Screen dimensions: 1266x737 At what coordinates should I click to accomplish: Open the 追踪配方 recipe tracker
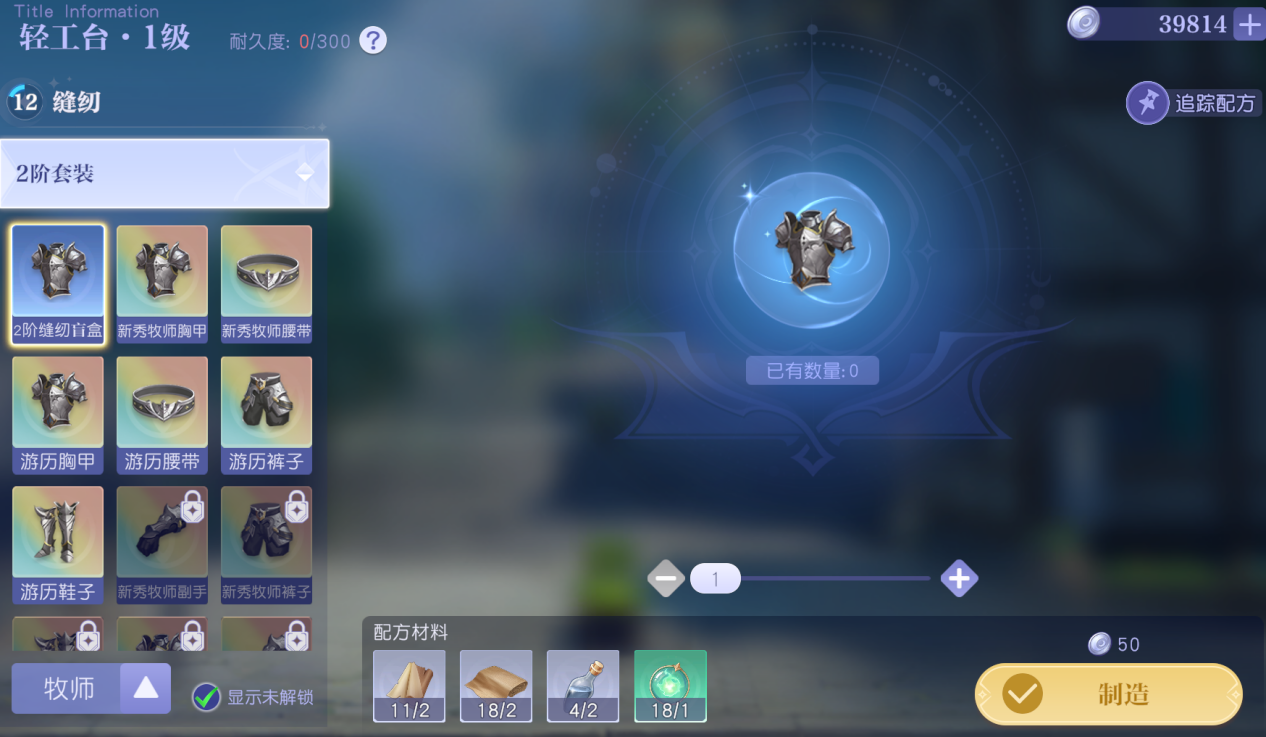point(1194,103)
